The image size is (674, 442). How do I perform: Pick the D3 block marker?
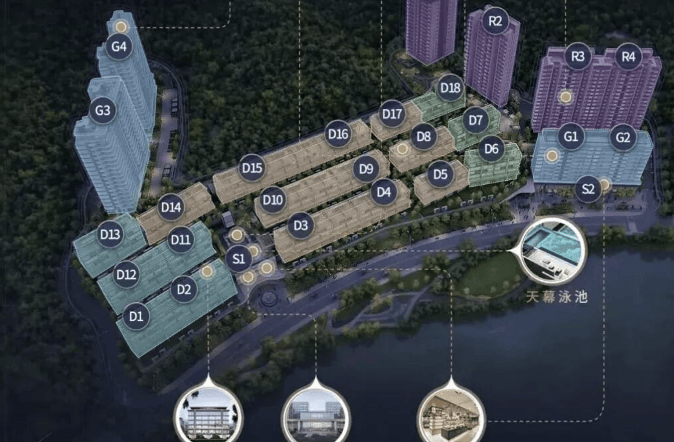click(299, 226)
